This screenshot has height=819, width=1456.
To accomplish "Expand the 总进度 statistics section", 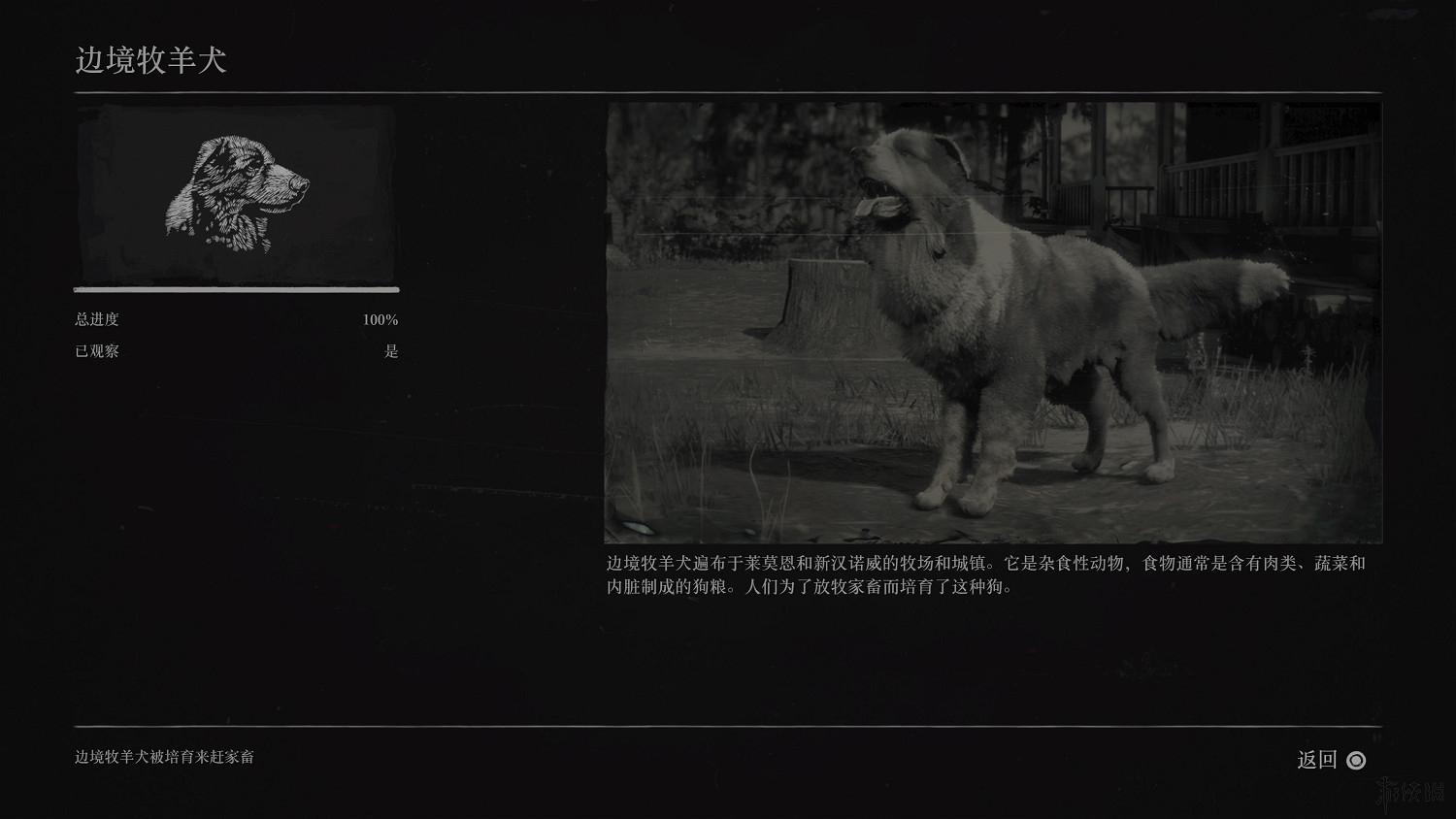I will coord(98,319).
